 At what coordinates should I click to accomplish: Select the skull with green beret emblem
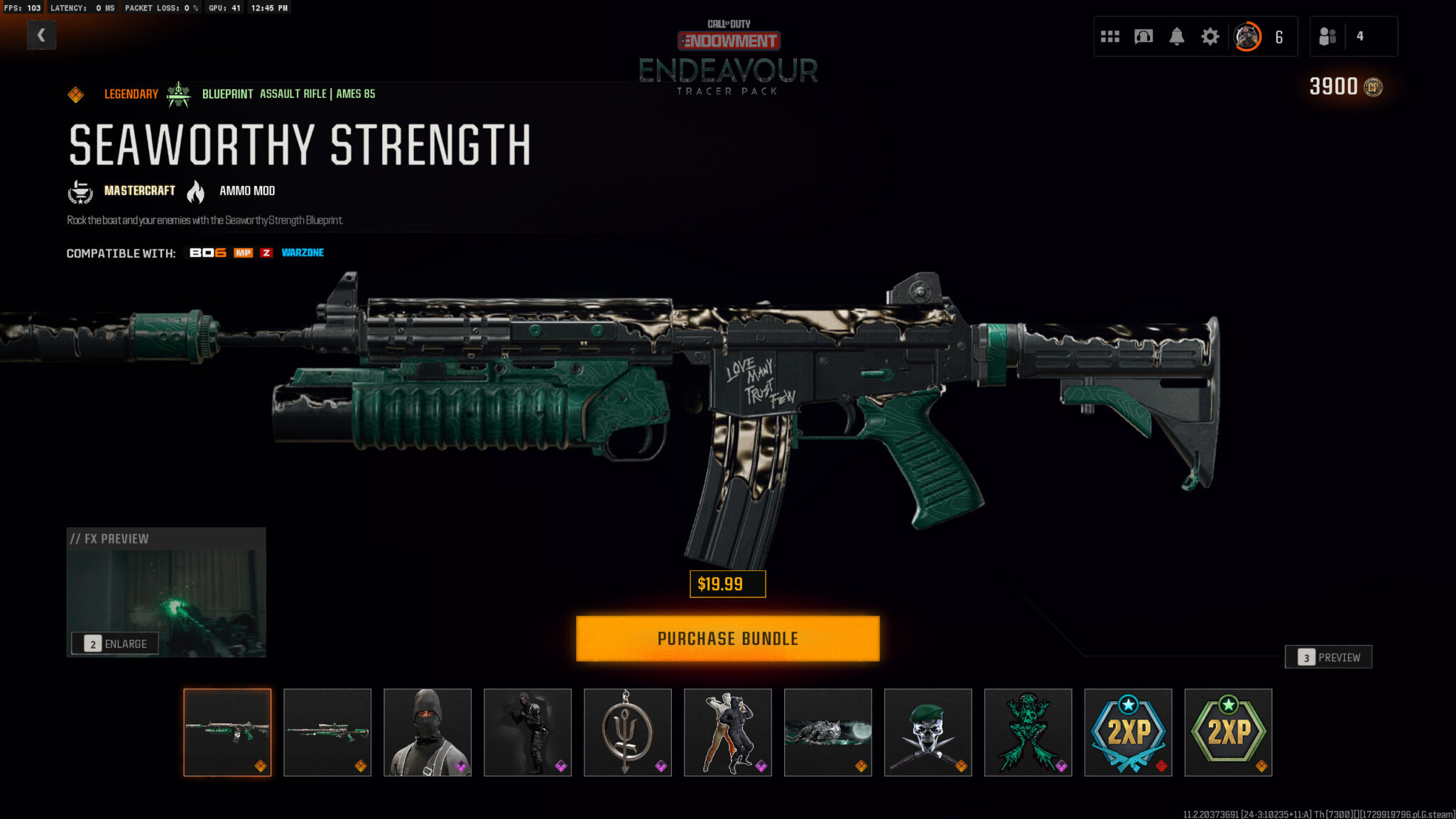(x=928, y=732)
